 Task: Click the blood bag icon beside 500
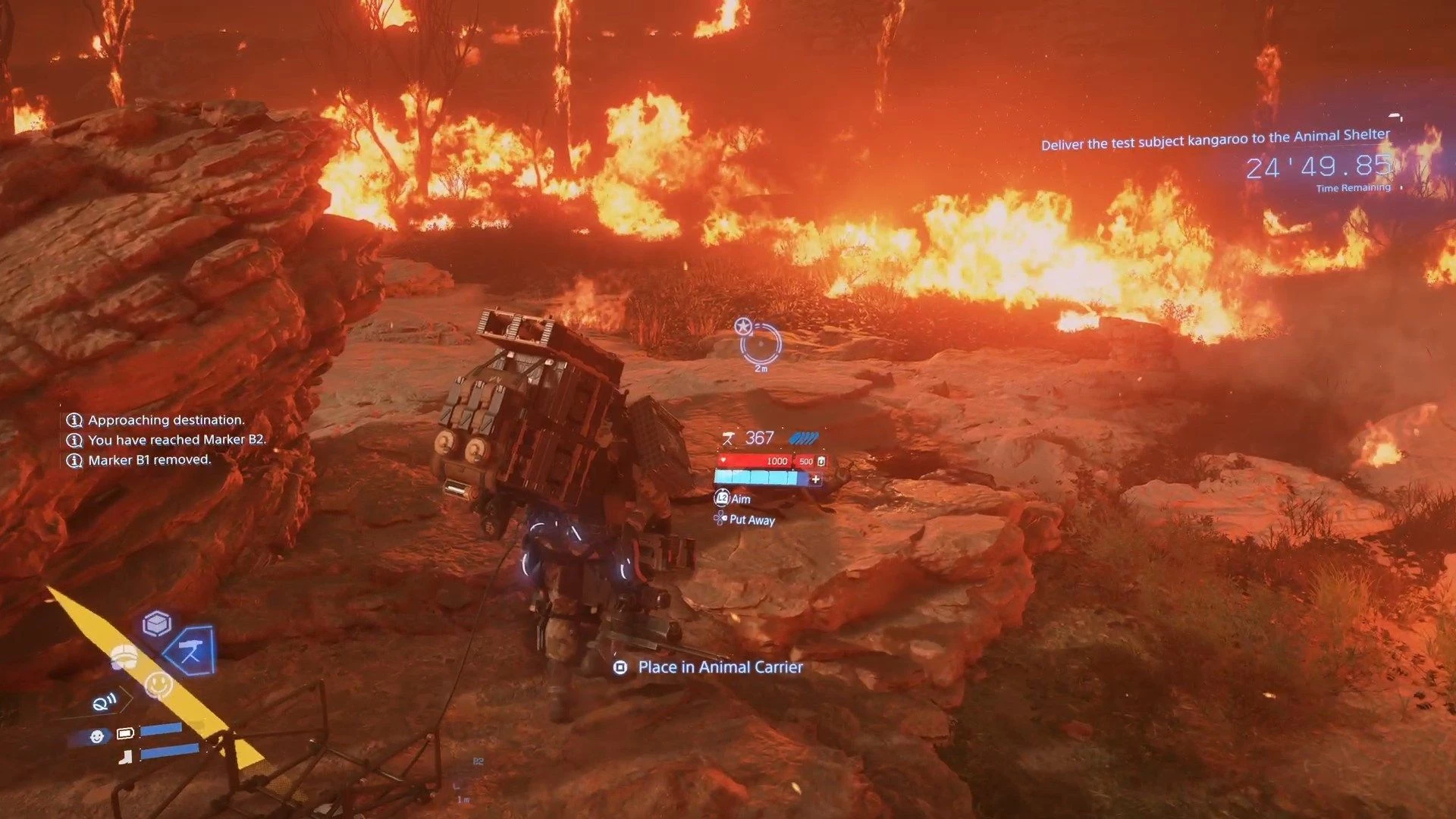821,461
